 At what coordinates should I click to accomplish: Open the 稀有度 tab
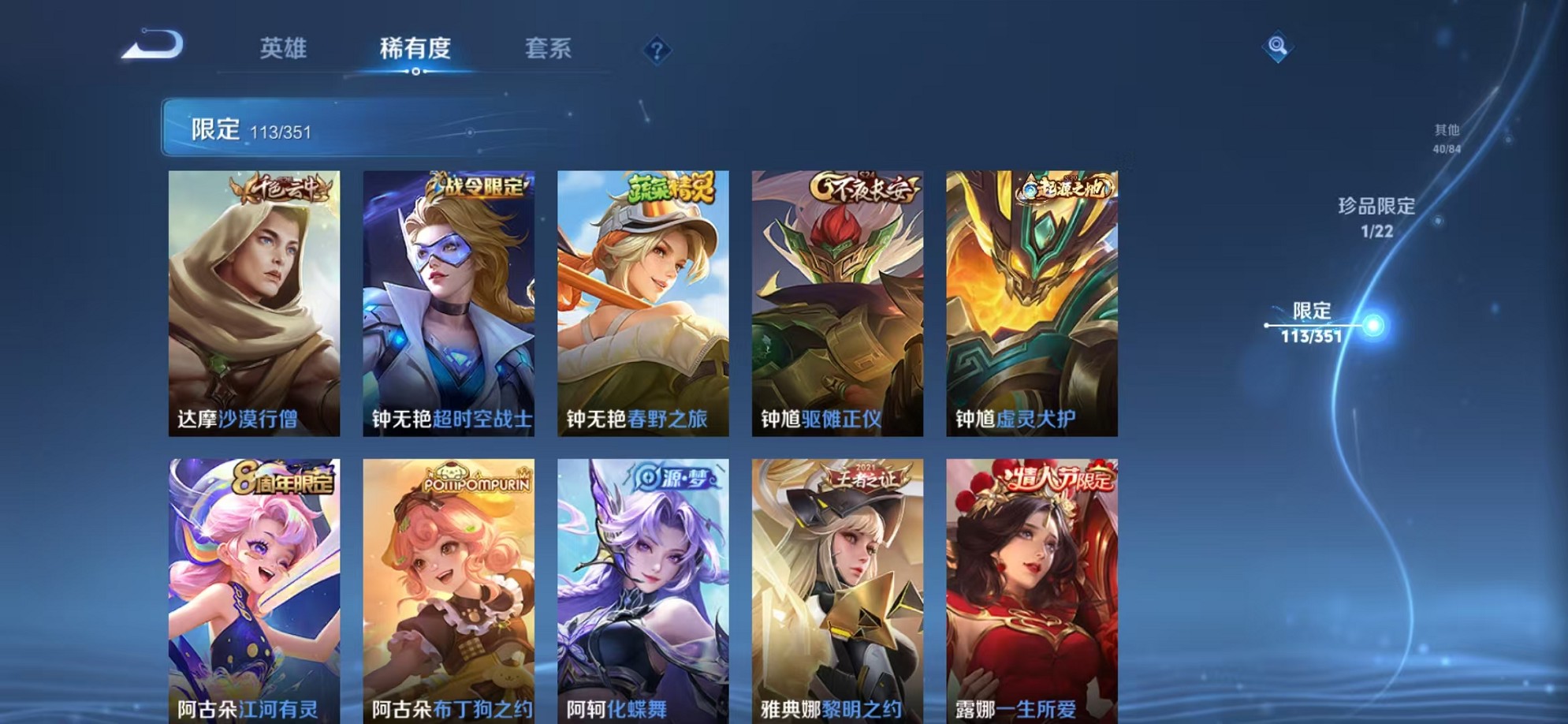[x=415, y=49]
